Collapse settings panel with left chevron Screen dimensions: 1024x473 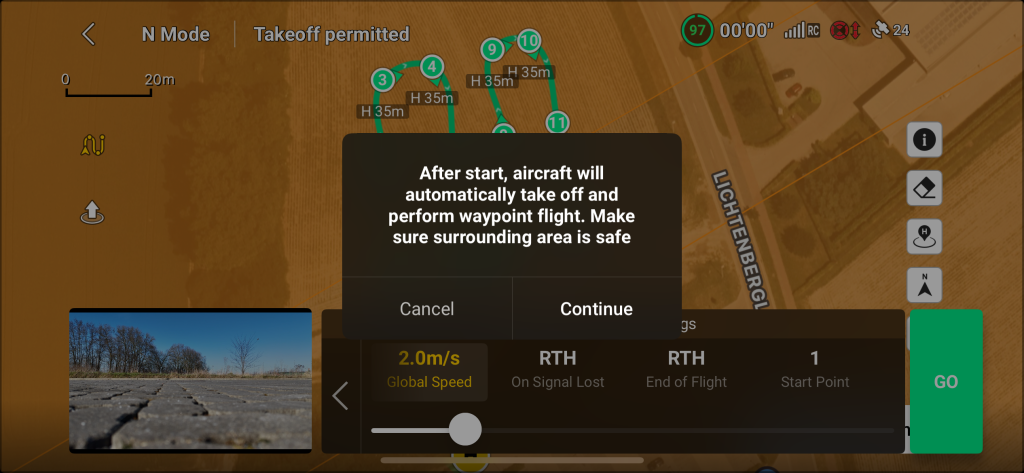340,396
